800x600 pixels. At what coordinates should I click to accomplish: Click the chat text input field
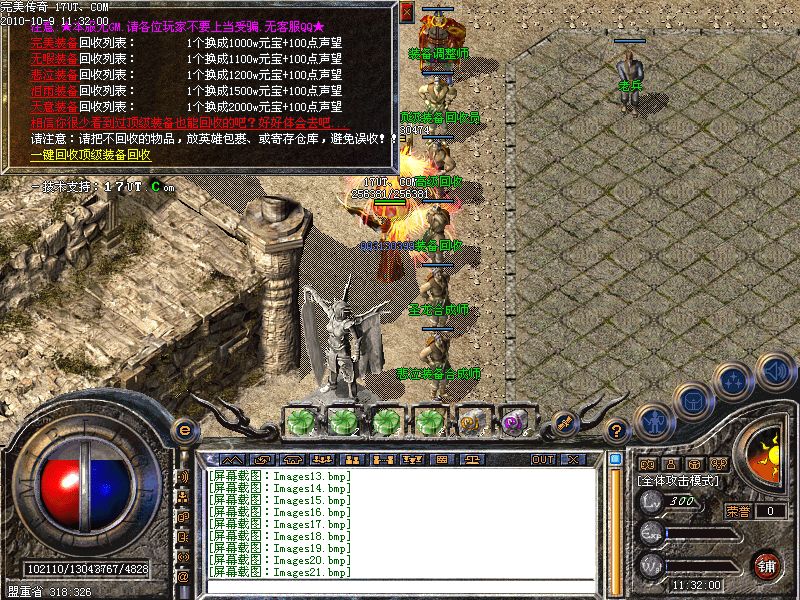(x=400, y=588)
